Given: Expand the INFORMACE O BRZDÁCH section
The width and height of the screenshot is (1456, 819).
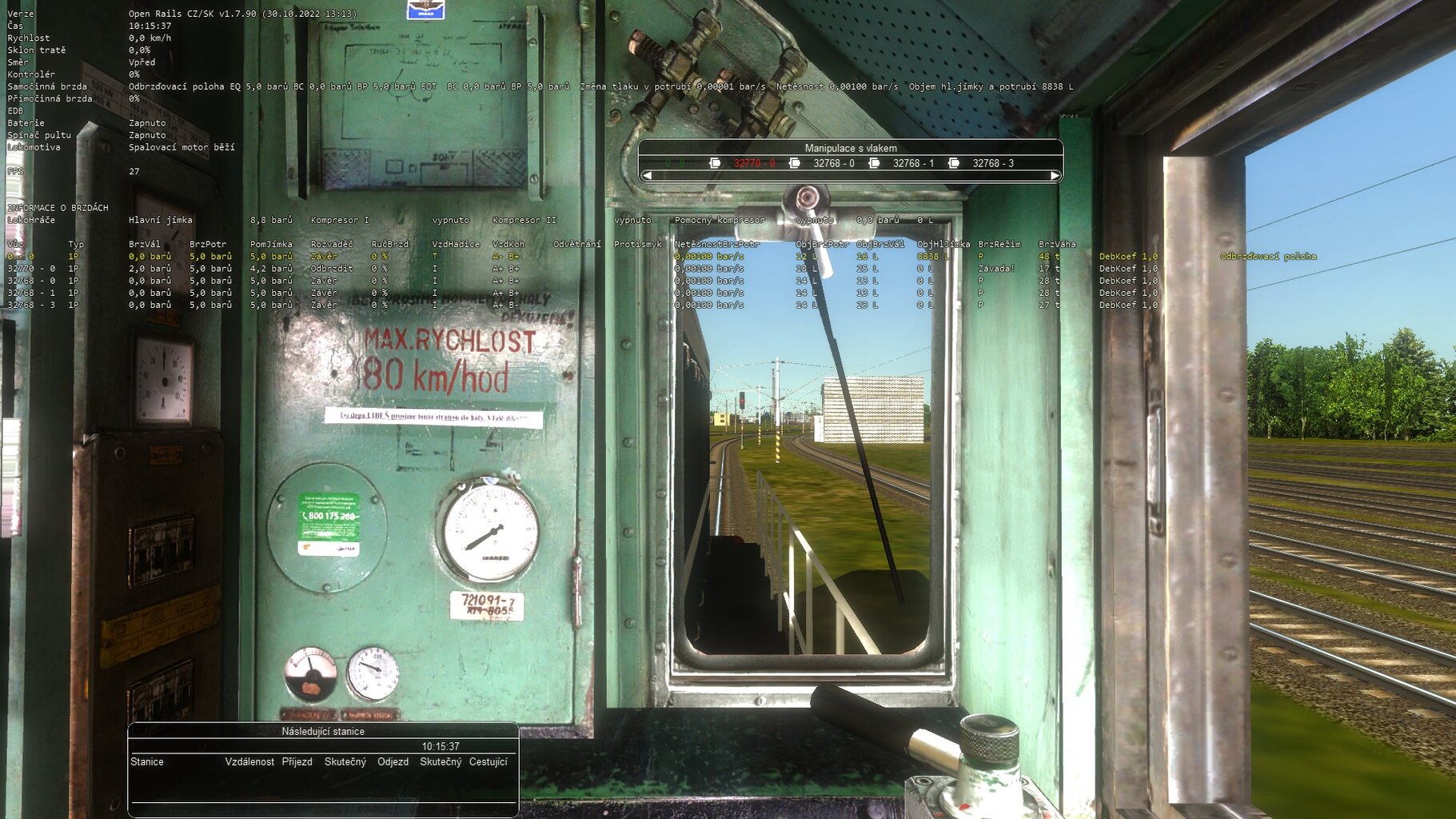Looking at the screenshot, I should [57, 206].
